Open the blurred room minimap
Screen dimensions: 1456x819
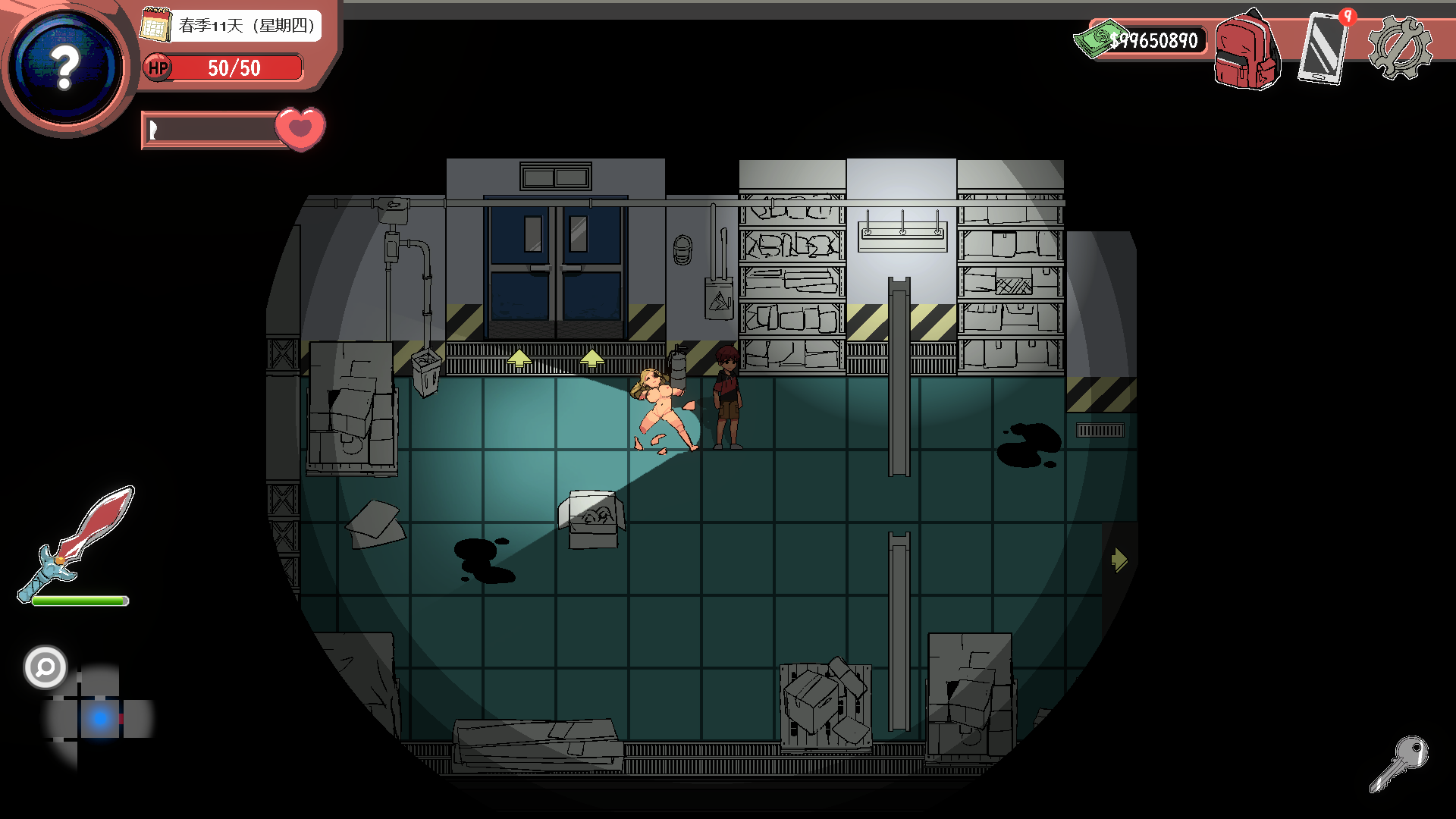click(x=99, y=717)
